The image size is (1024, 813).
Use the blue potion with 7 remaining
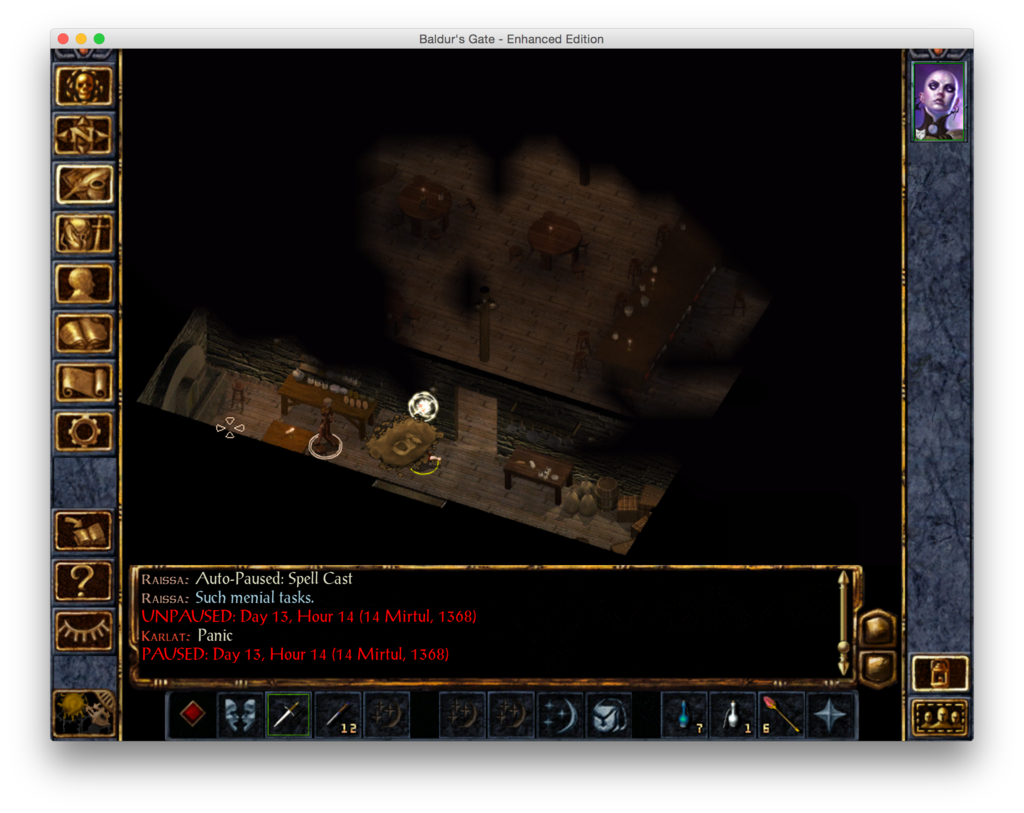[685, 715]
